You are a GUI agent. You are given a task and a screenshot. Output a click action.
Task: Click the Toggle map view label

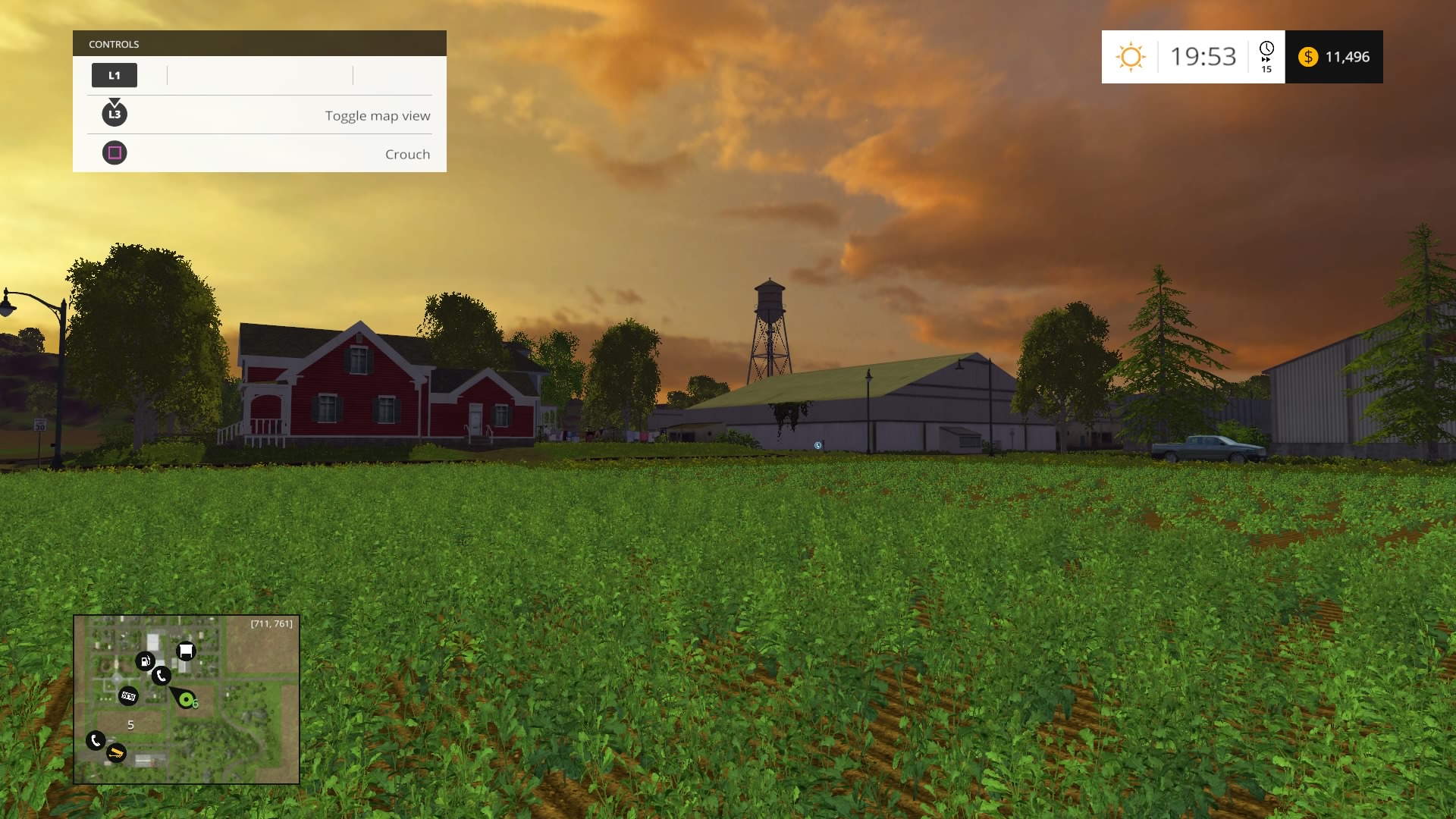tap(377, 115)
